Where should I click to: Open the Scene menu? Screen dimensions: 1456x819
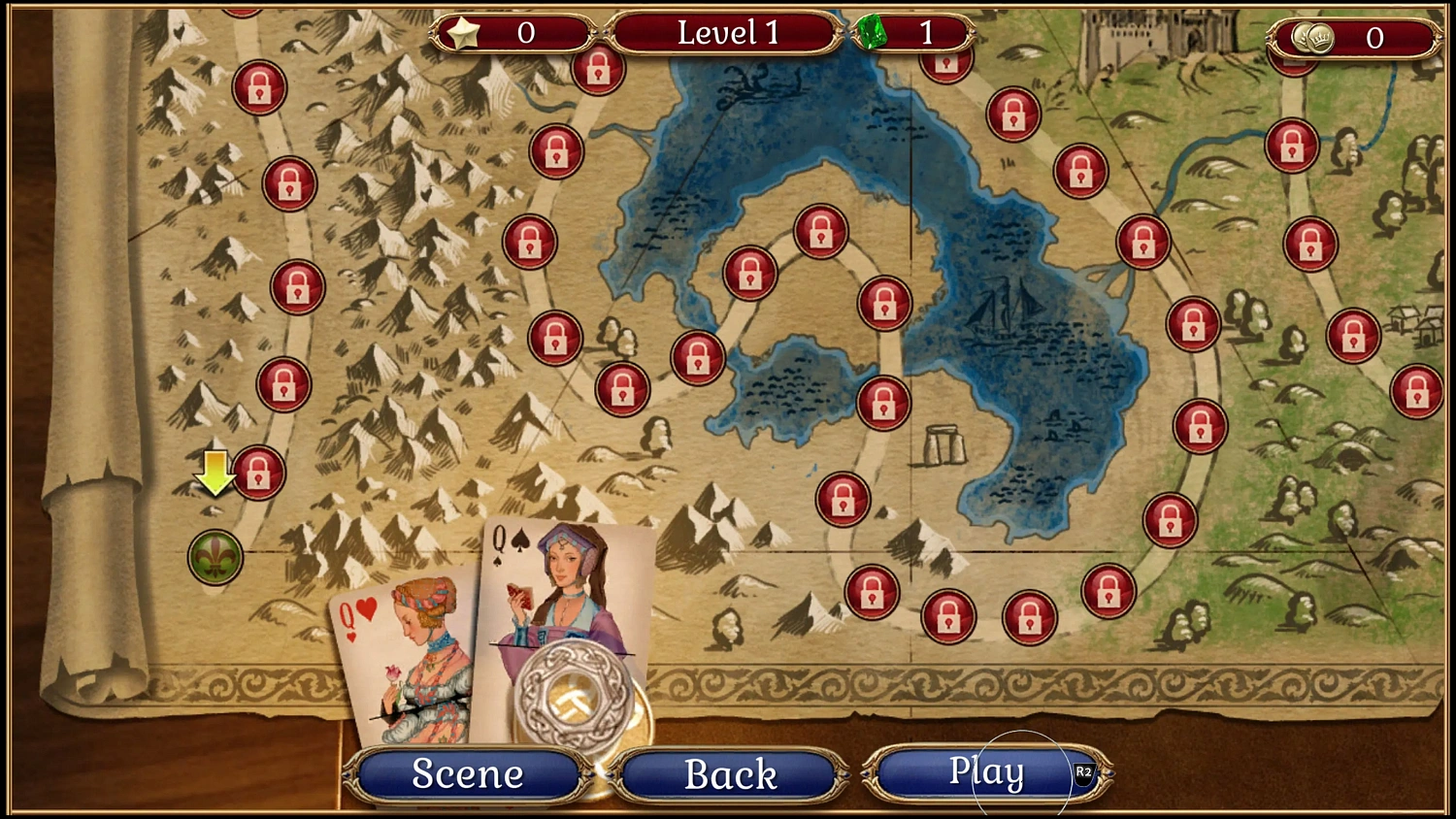coord(467,773)
